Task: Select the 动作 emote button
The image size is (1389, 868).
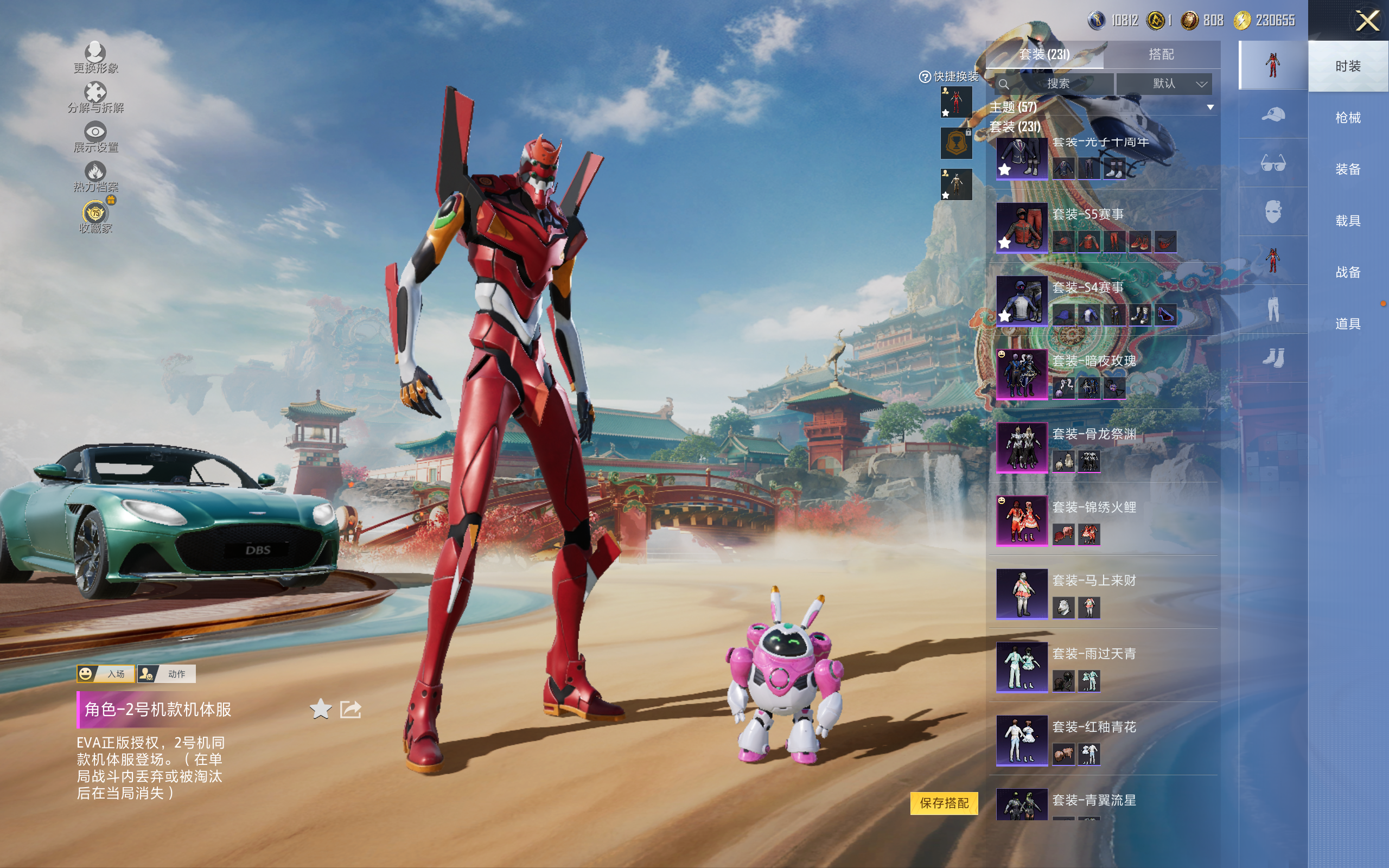Action: pyautogui.click(x=167, y=673)
